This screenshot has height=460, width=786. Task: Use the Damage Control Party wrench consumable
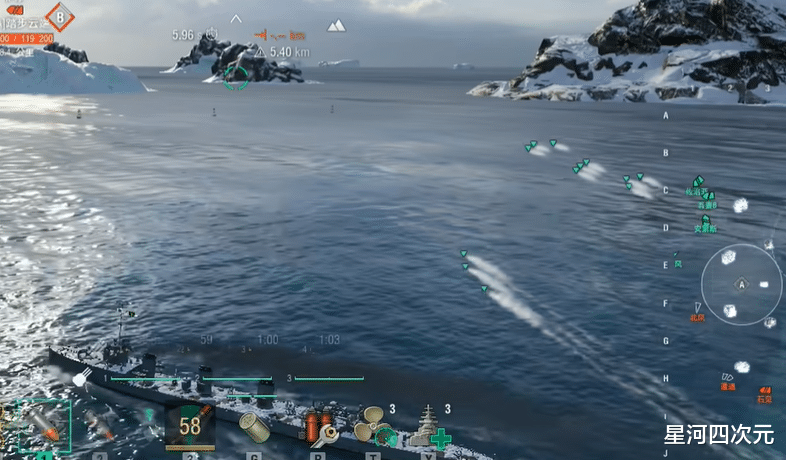pos(319,427)
